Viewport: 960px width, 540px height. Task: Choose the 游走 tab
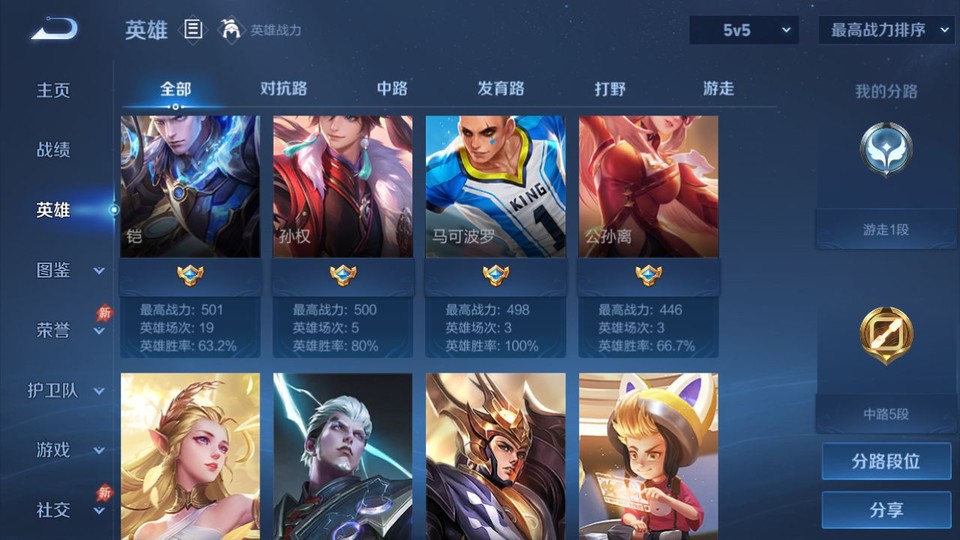tap(718, 88)
